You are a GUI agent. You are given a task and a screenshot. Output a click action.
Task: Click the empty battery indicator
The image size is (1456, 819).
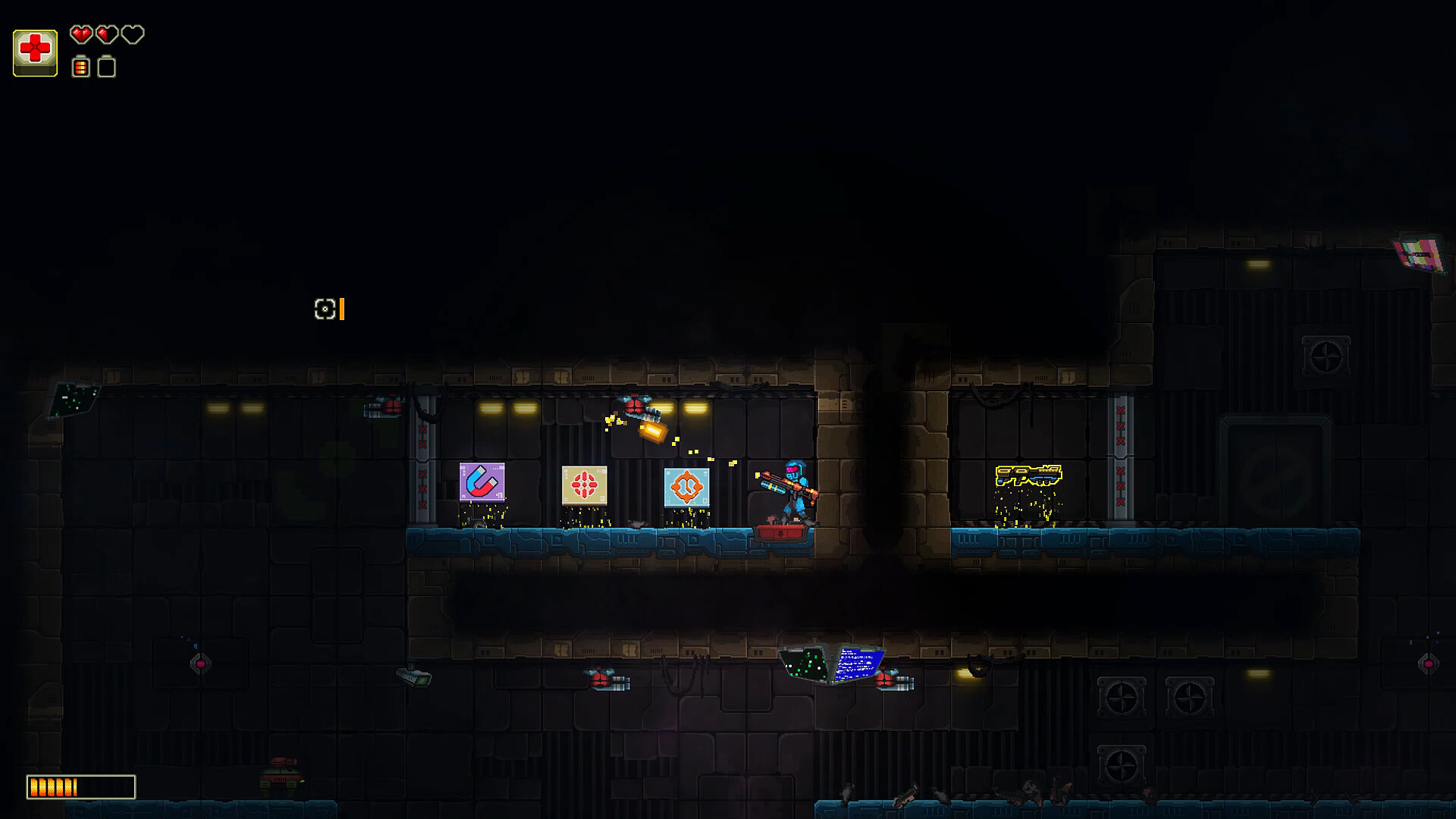[x=106, y=68]
